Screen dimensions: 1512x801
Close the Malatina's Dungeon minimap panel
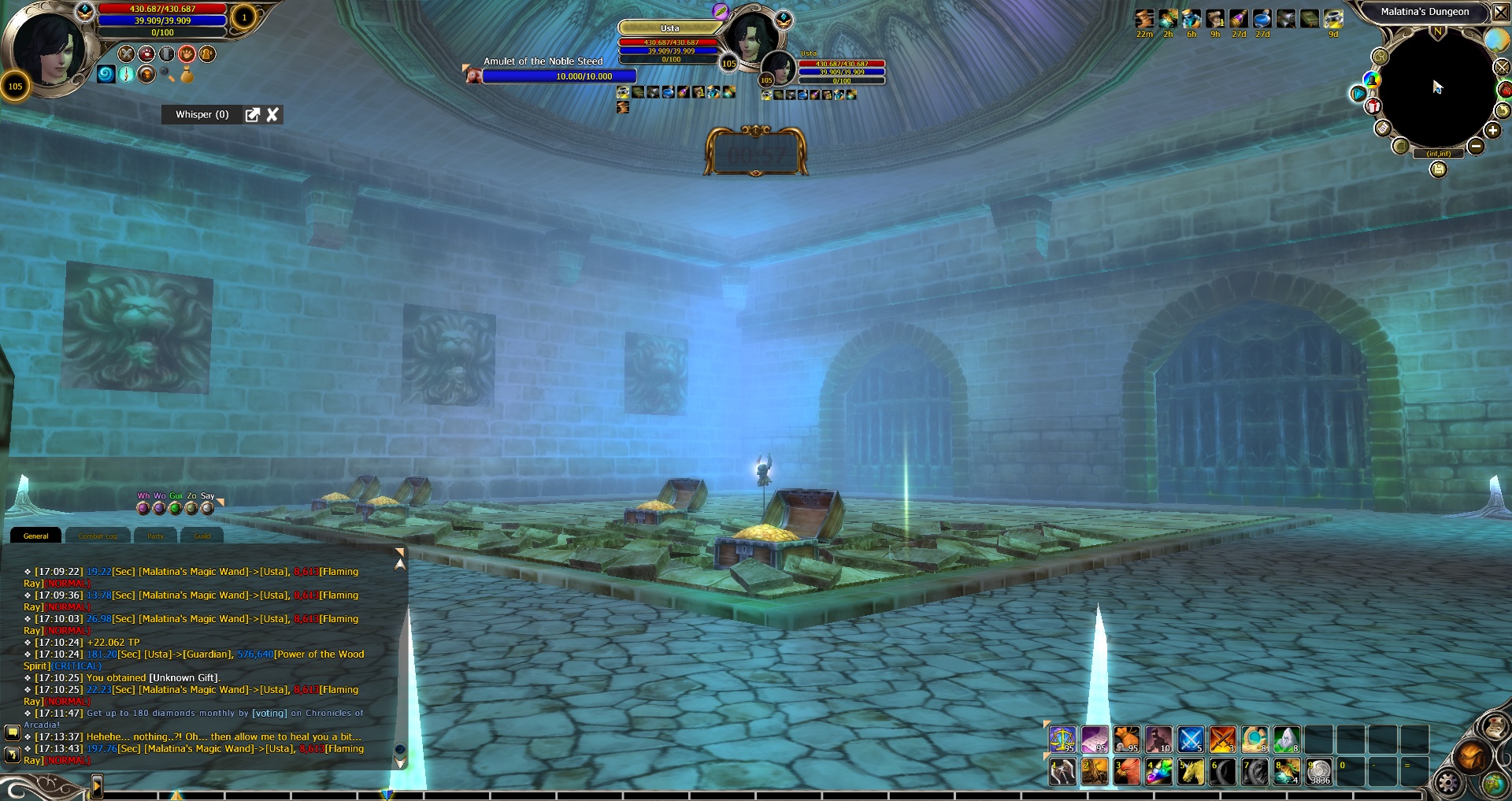1501,12
